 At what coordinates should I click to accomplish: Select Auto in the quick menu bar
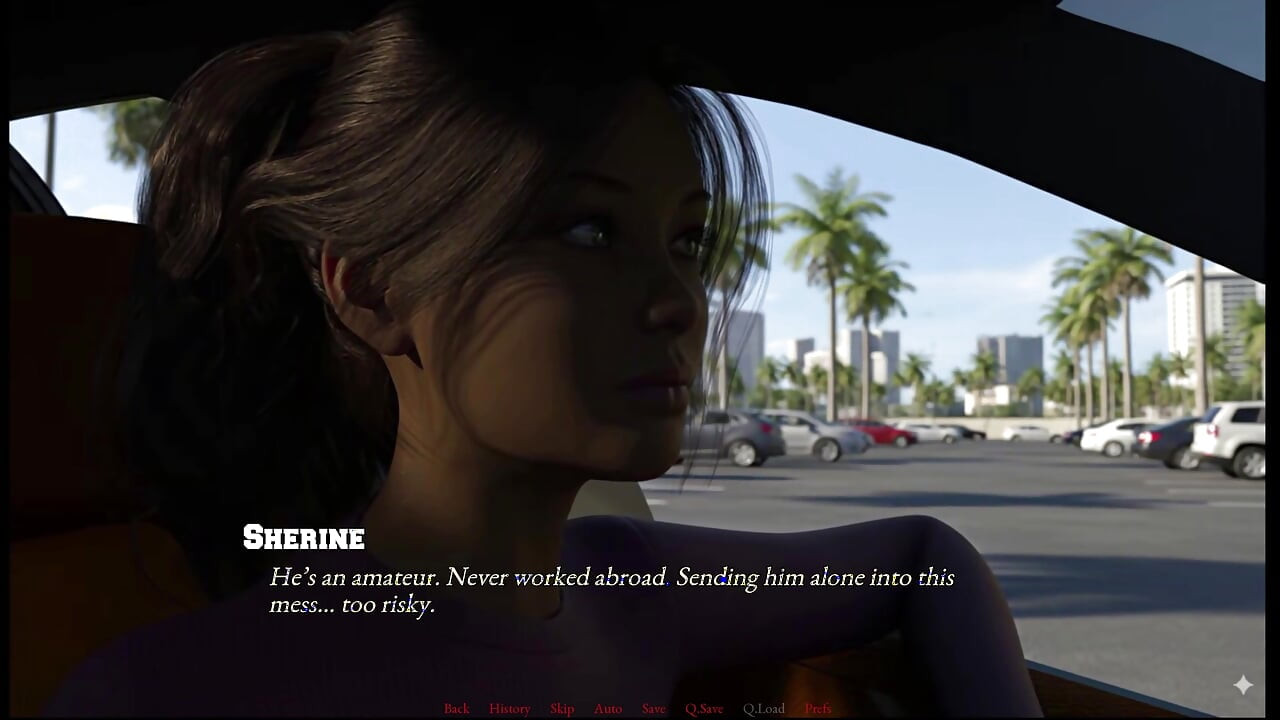click(x=607, y=708)
